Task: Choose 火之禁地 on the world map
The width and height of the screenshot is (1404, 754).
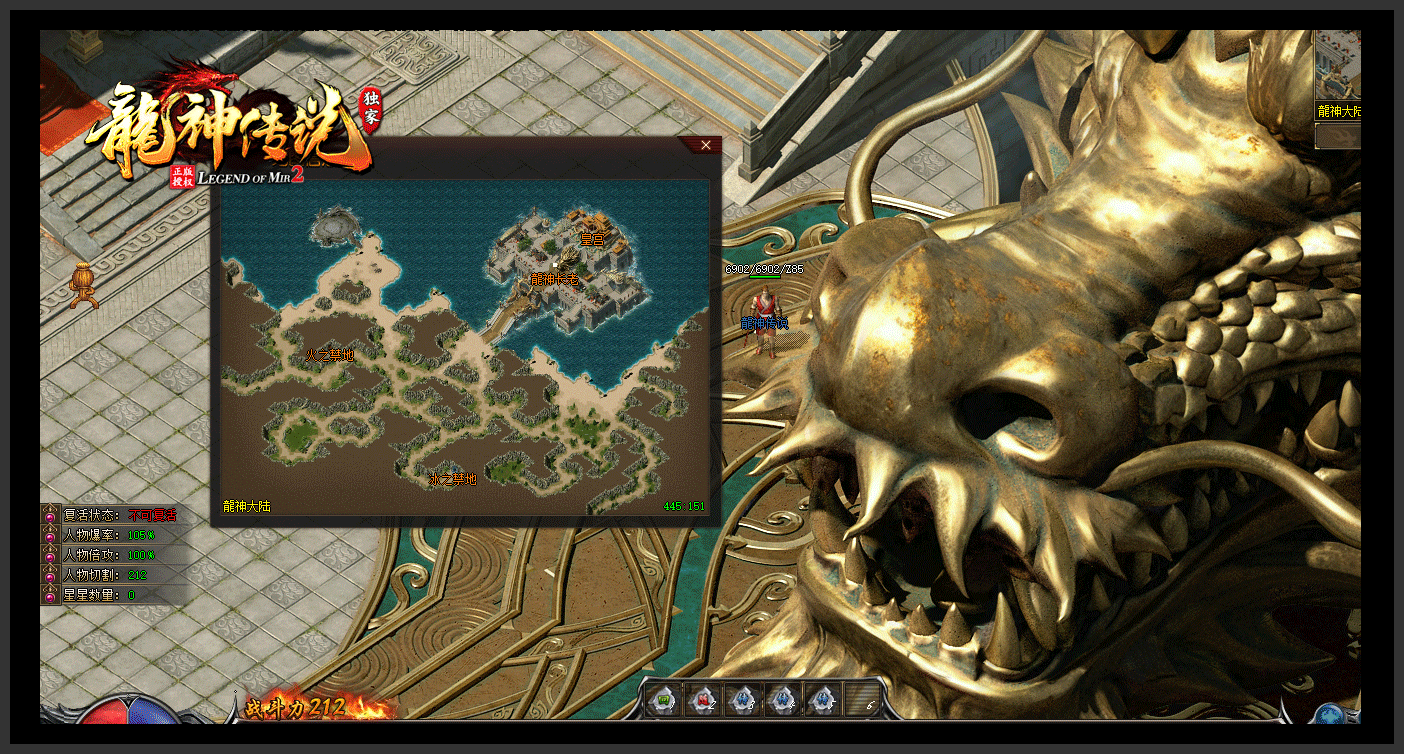Action: click(330, 355)
